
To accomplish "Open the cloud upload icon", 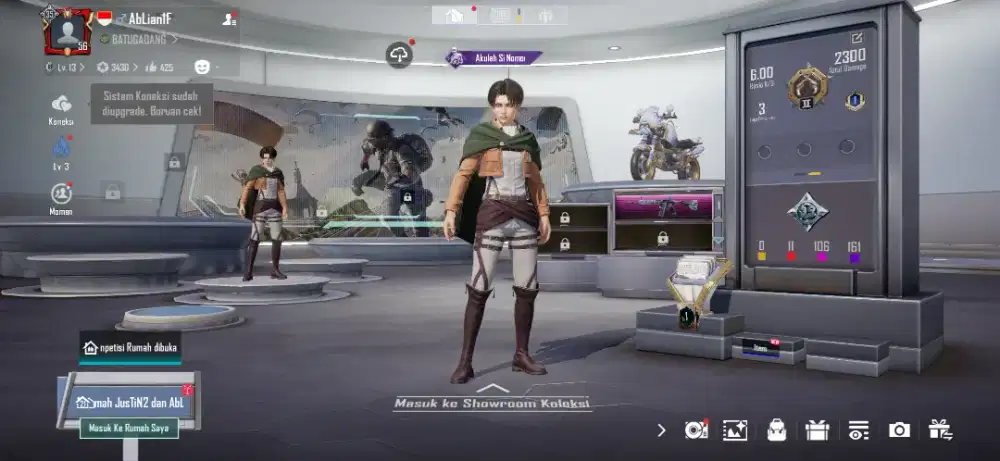I will [x=399, y=55].
